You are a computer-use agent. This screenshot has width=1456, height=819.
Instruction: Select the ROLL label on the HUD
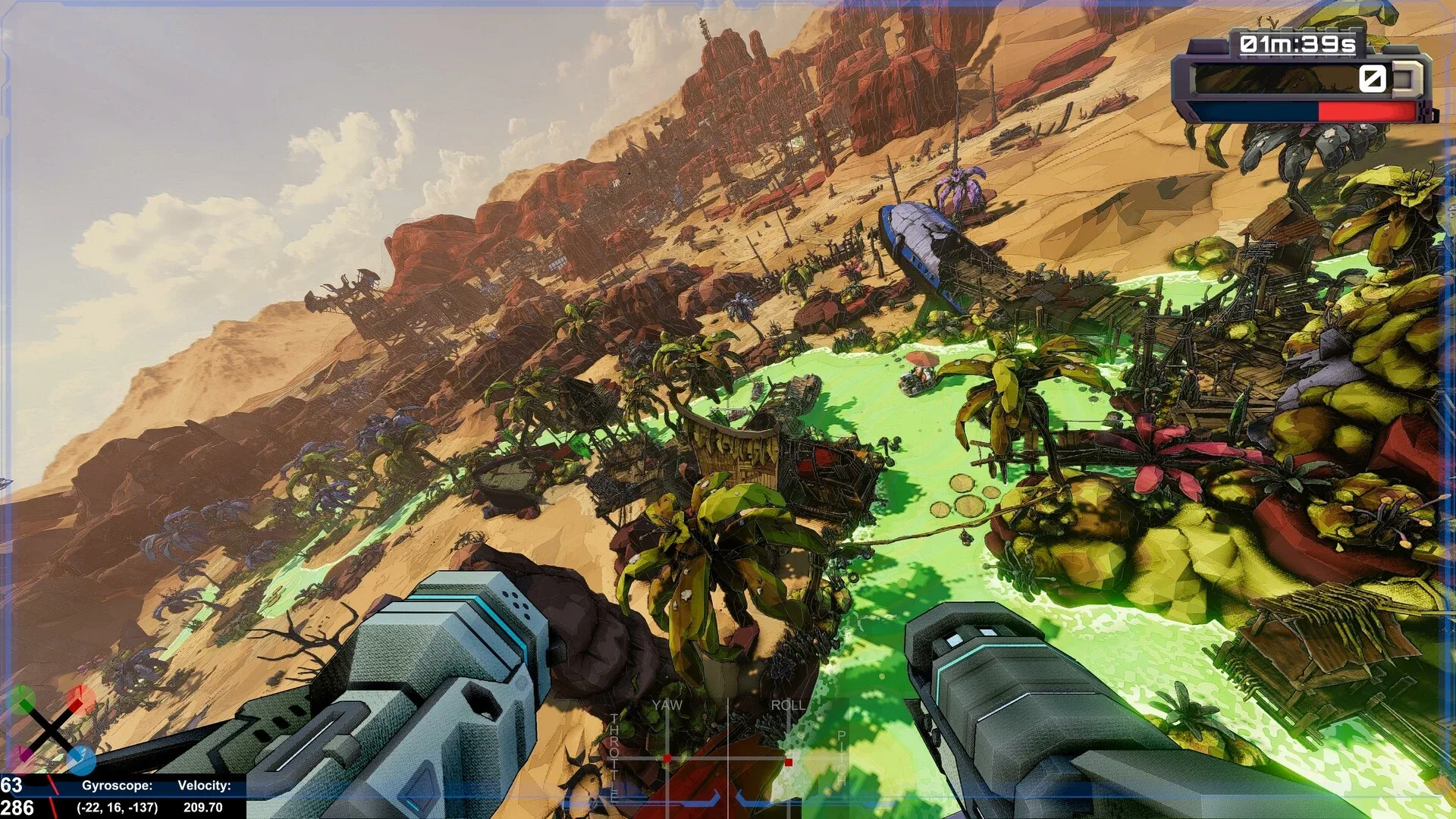tap(789, 704)
